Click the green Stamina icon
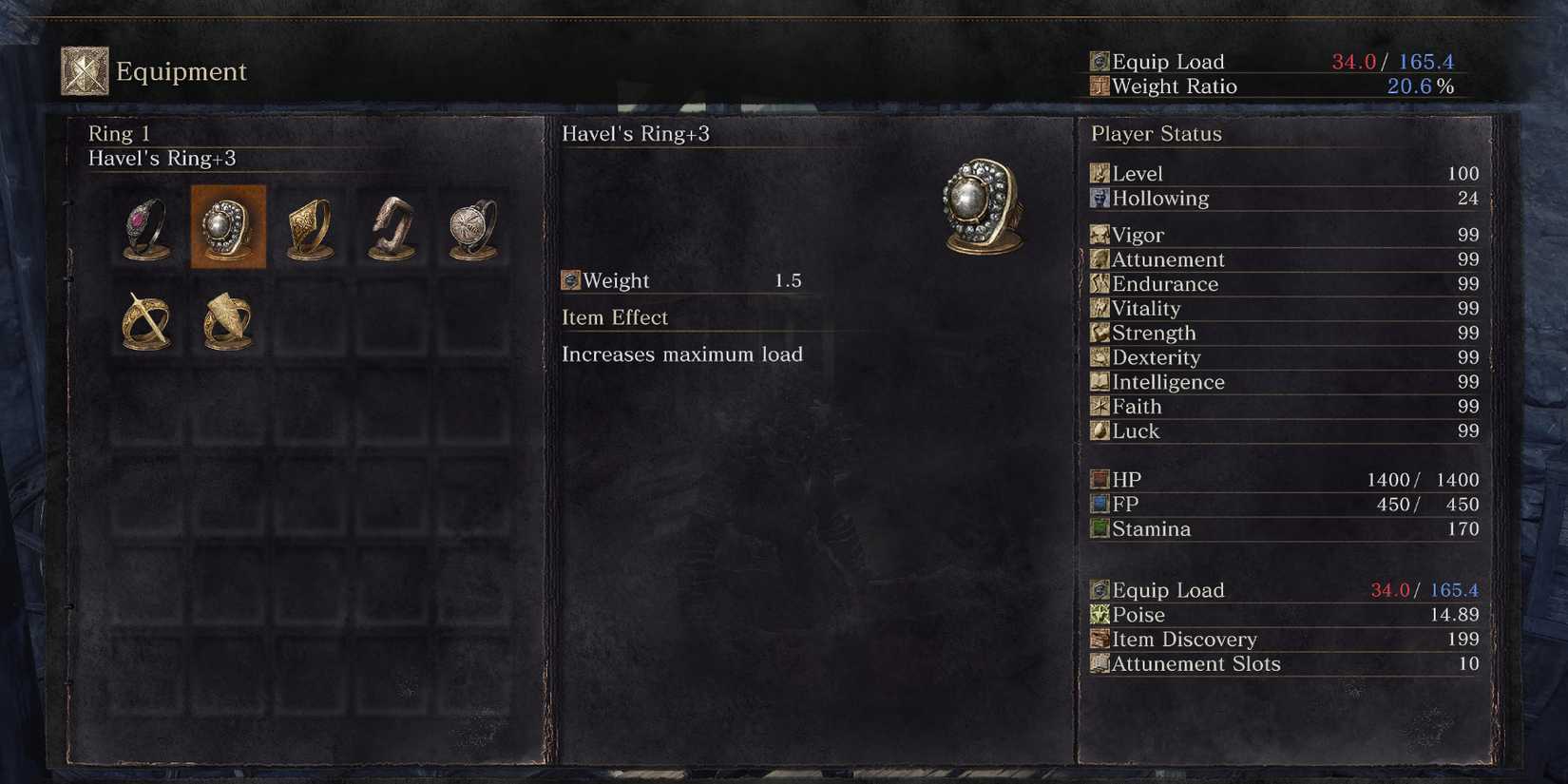 pyautogui.click(x=1099, y=528)
